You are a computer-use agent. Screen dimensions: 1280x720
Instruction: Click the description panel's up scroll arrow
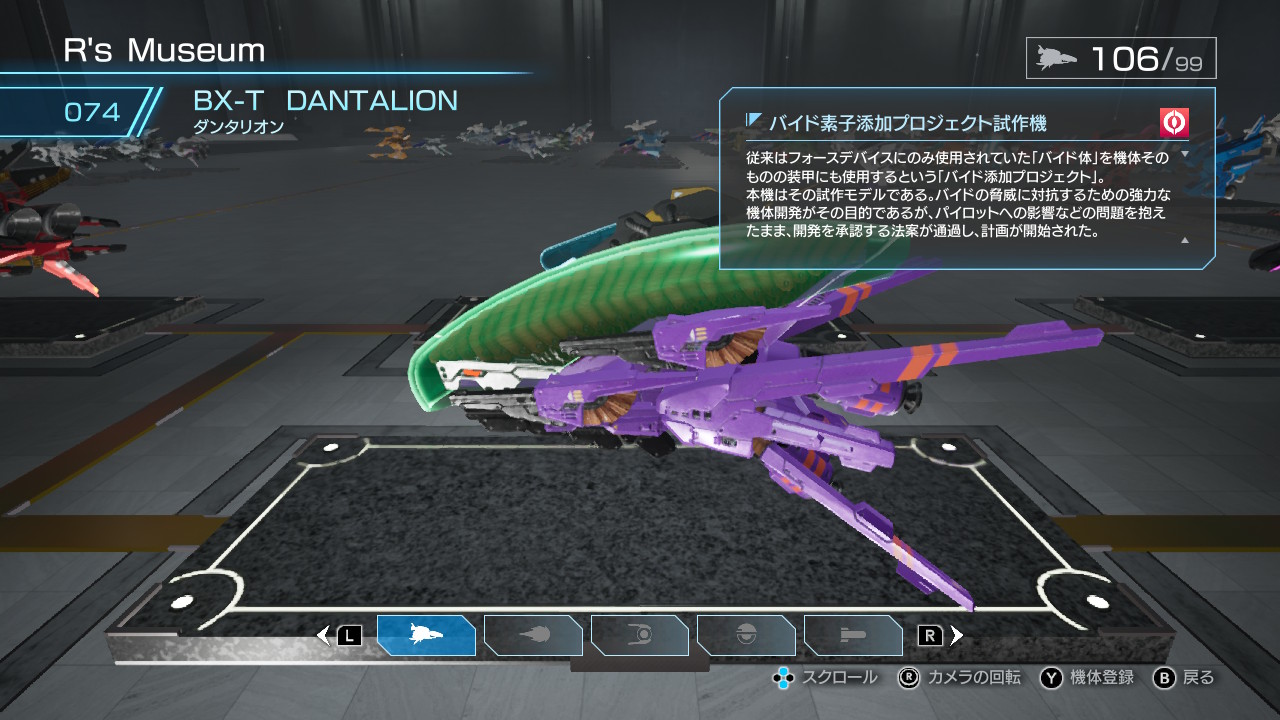coord(1185,240)
